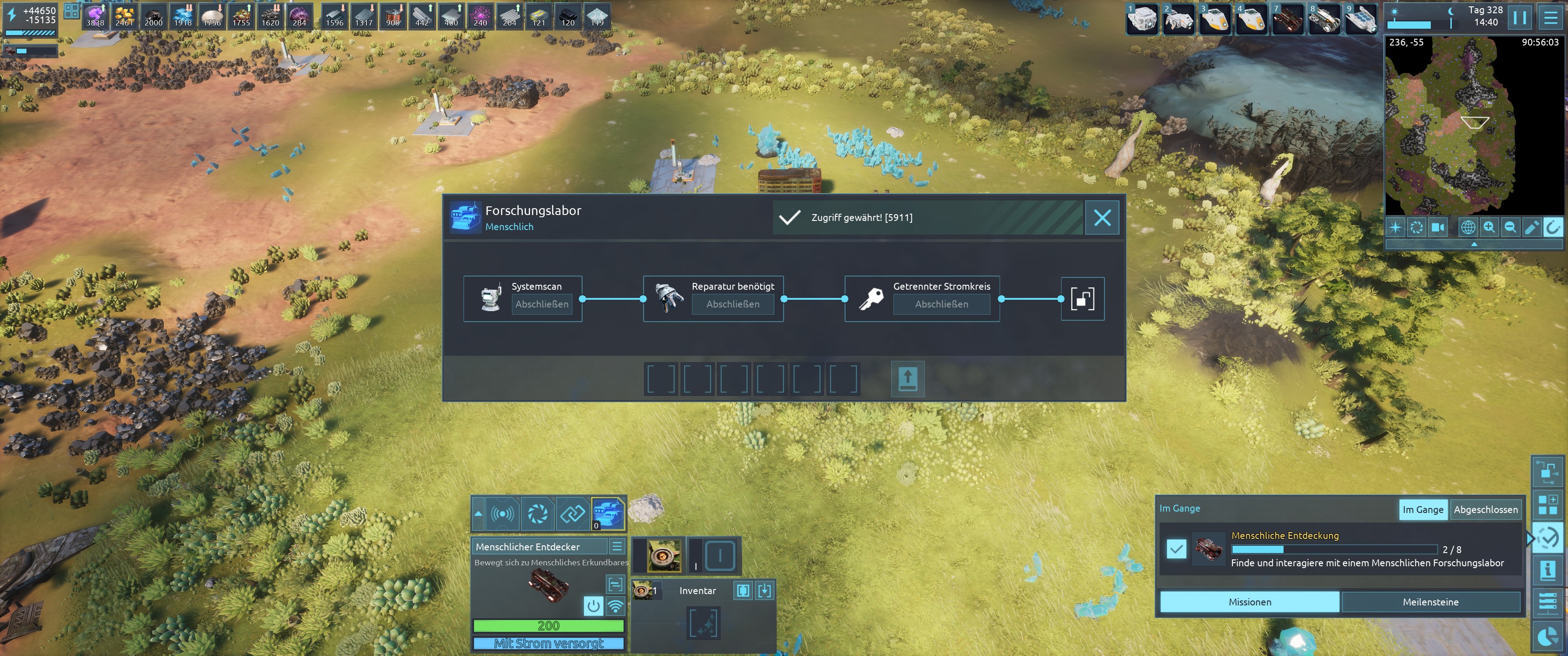This screenshot has height=656, width=1568.
Task: Complete the Systemscan step
Action: tap(542, 304)
